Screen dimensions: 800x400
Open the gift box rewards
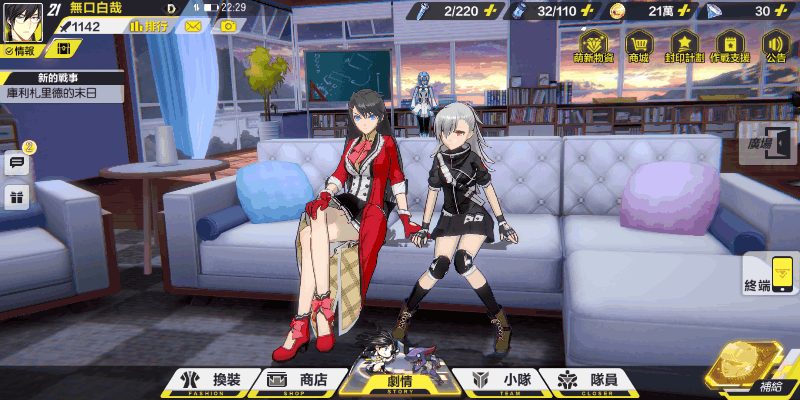pyautogui.click(x=17, y=196)
